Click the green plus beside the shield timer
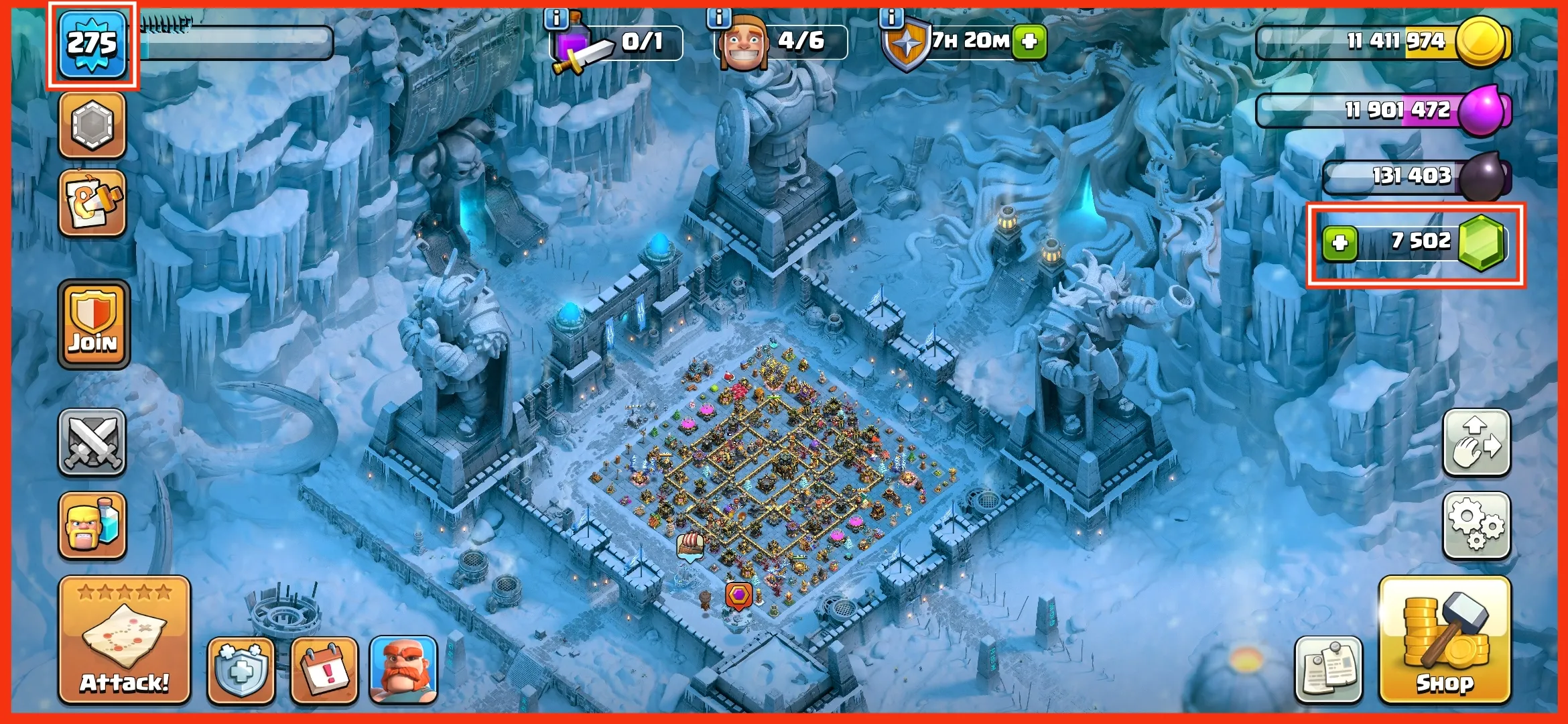Image resolution: width=1568 pixels, height=724 pixels. click(x=1030, y=42)
